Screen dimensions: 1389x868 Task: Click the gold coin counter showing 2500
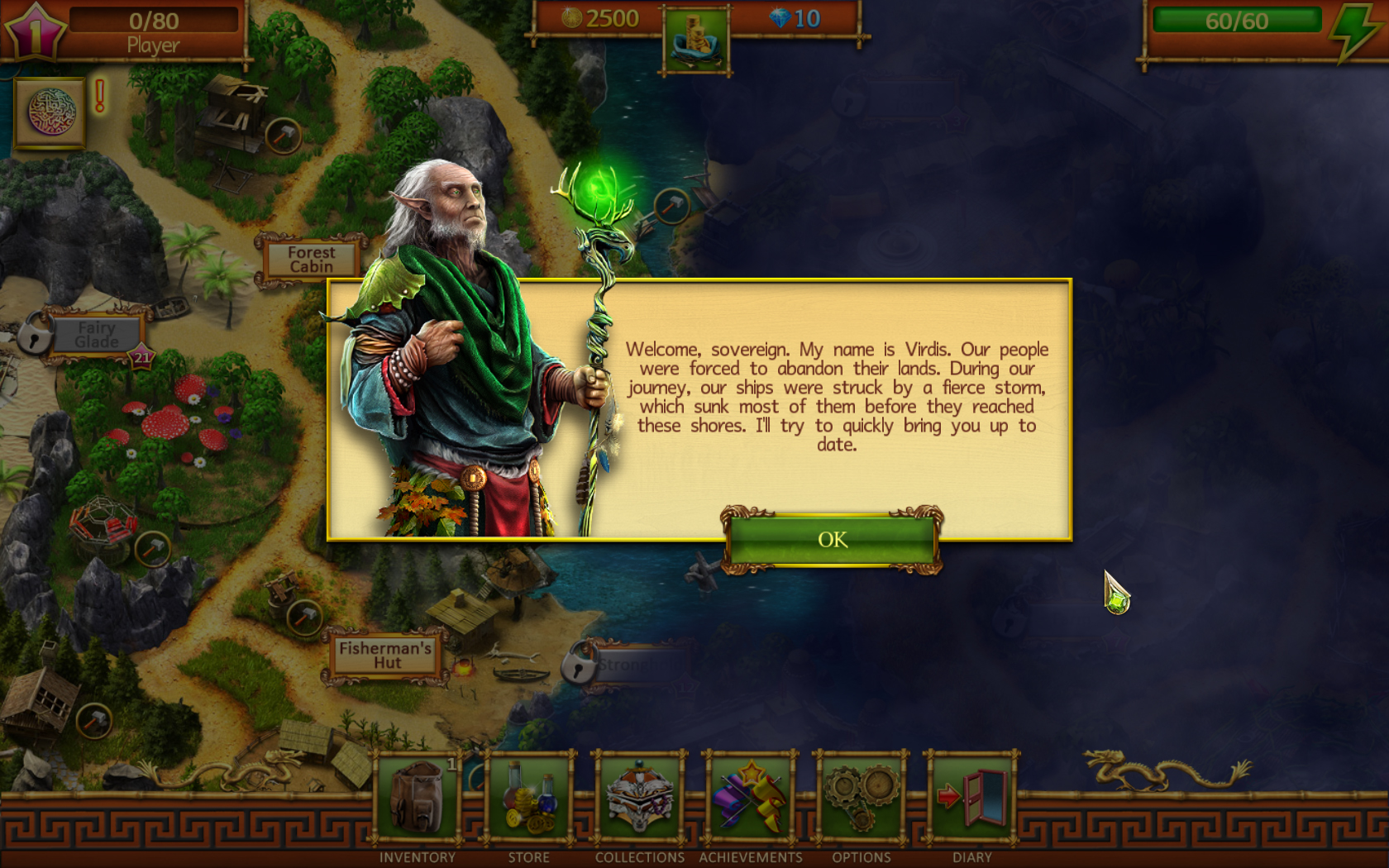point(597,18)
